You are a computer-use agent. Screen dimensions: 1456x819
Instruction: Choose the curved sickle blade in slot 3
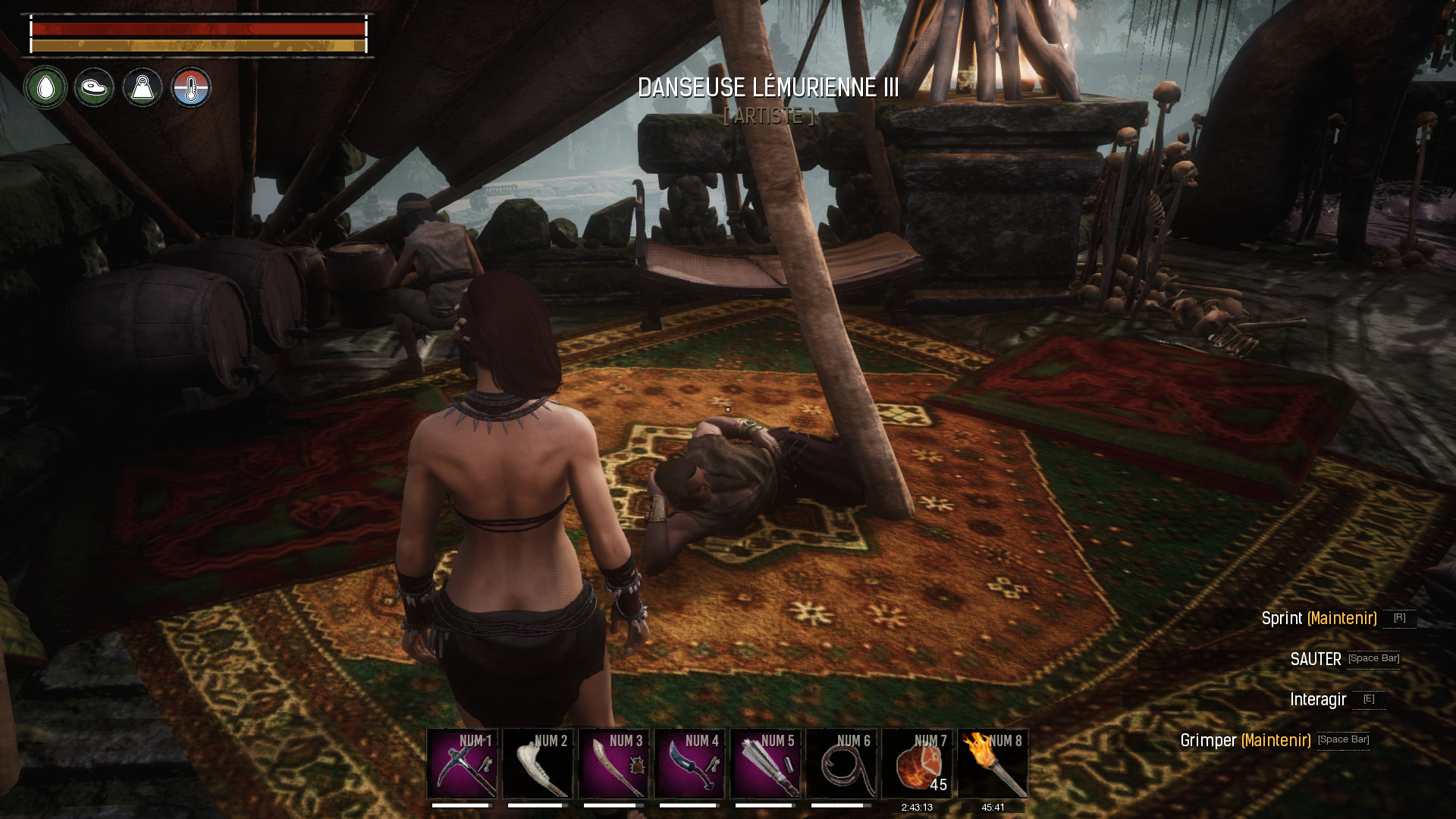pyautogui.click(x=613, y=764)
